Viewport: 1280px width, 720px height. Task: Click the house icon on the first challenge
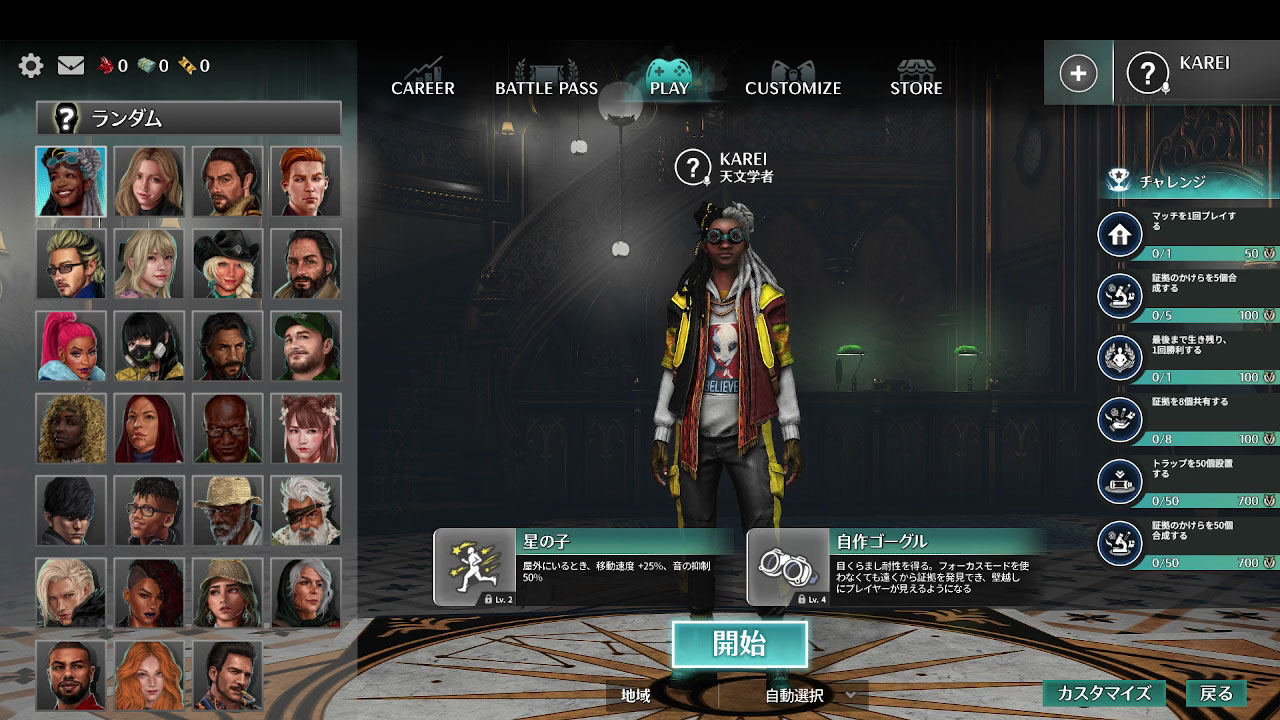[1120, 234]
